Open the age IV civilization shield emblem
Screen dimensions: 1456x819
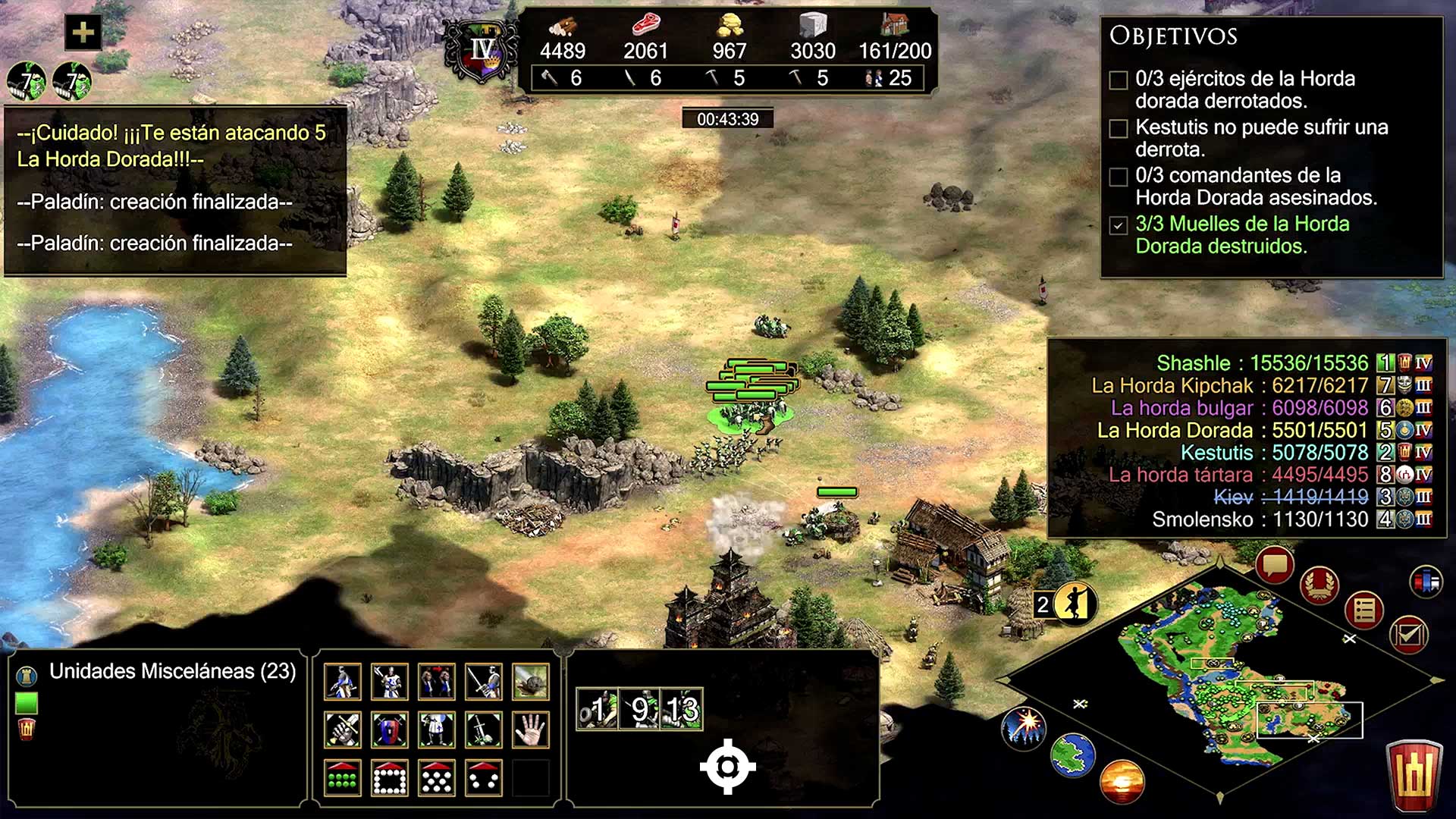[x=482, y=52]
